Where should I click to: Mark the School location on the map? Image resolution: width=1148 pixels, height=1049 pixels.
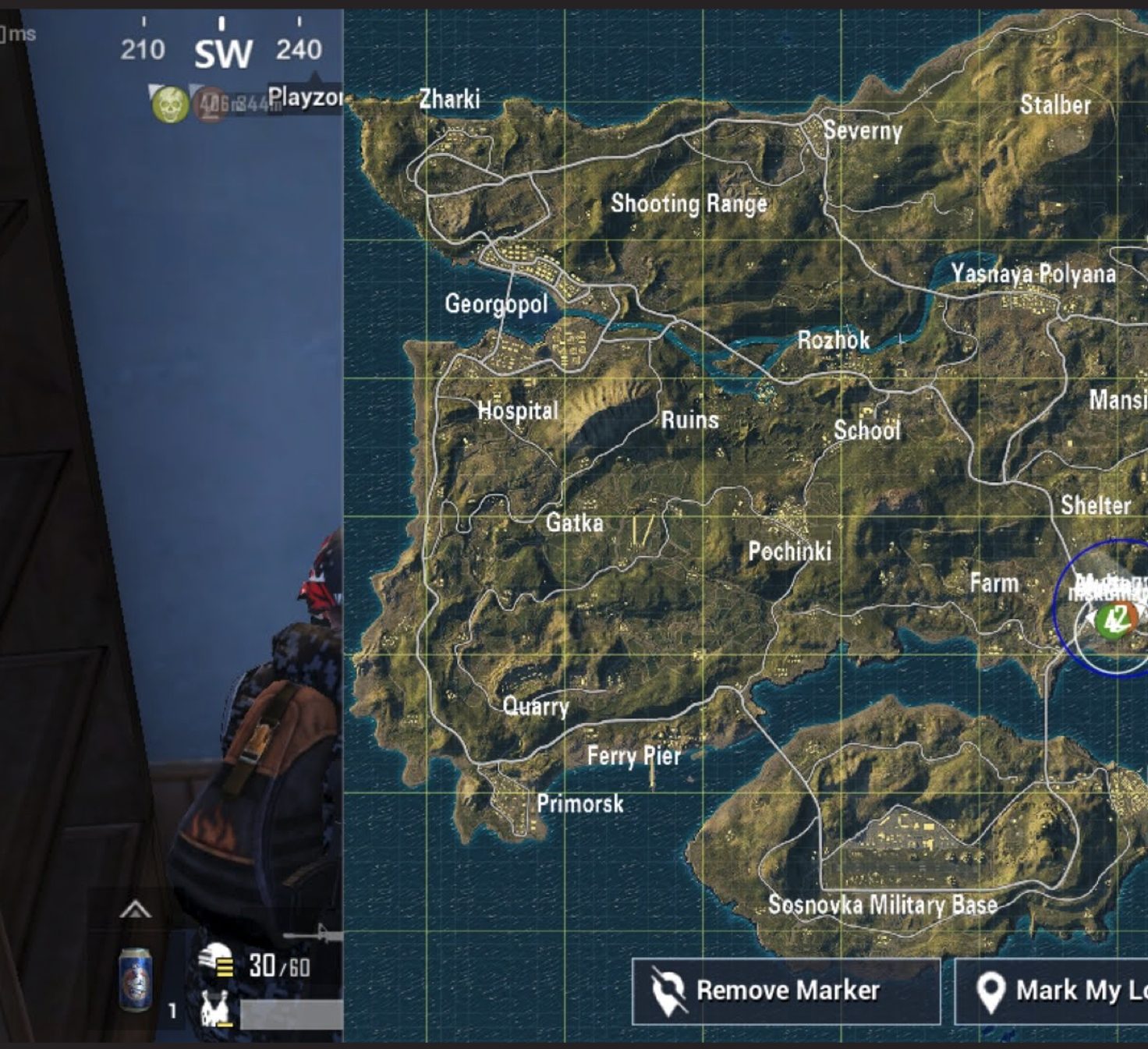pos(866,430)
